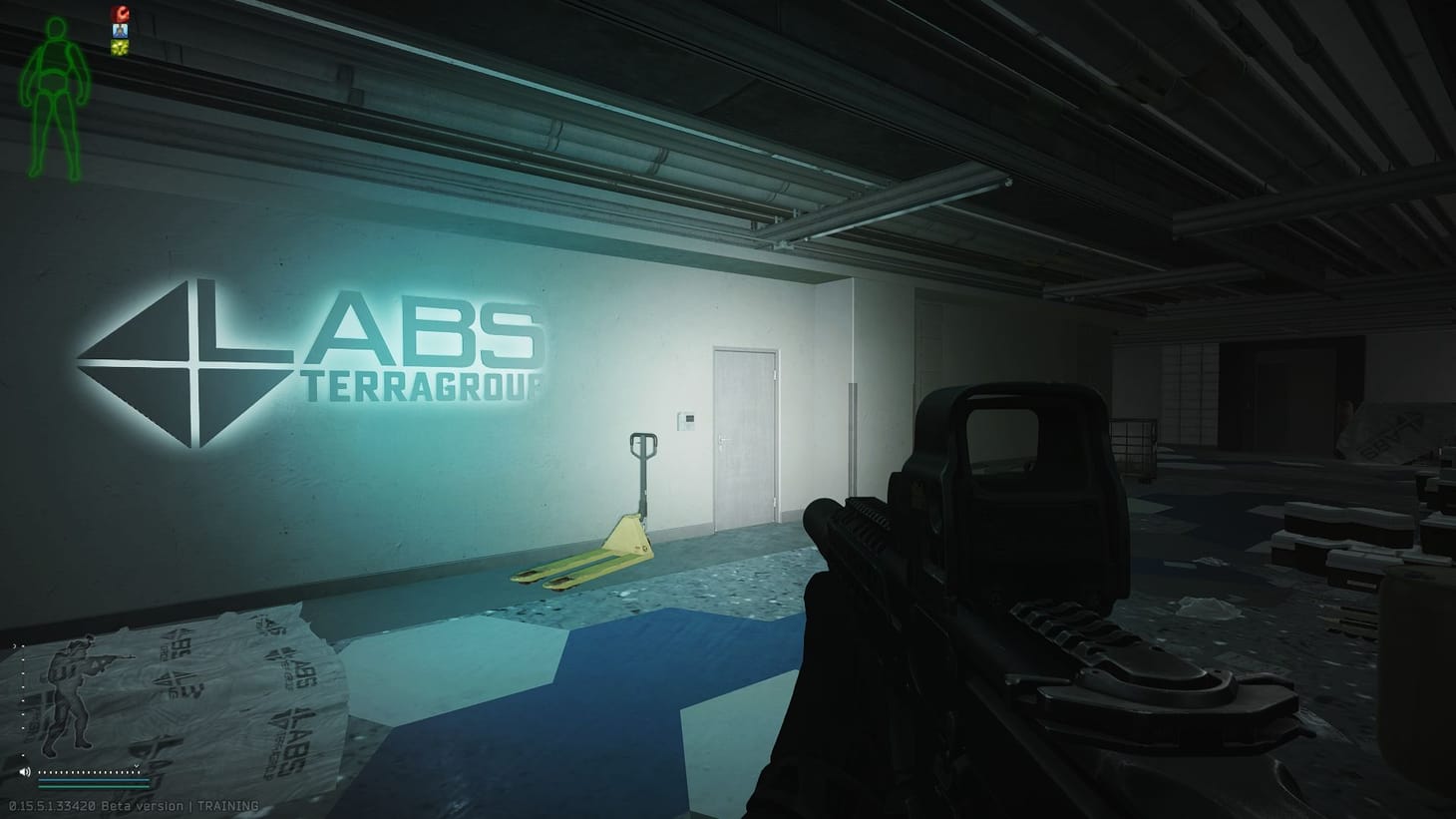Expand the stance height adjustment column
Viewport: 1456px width, 819px height.
pos(23,698)
